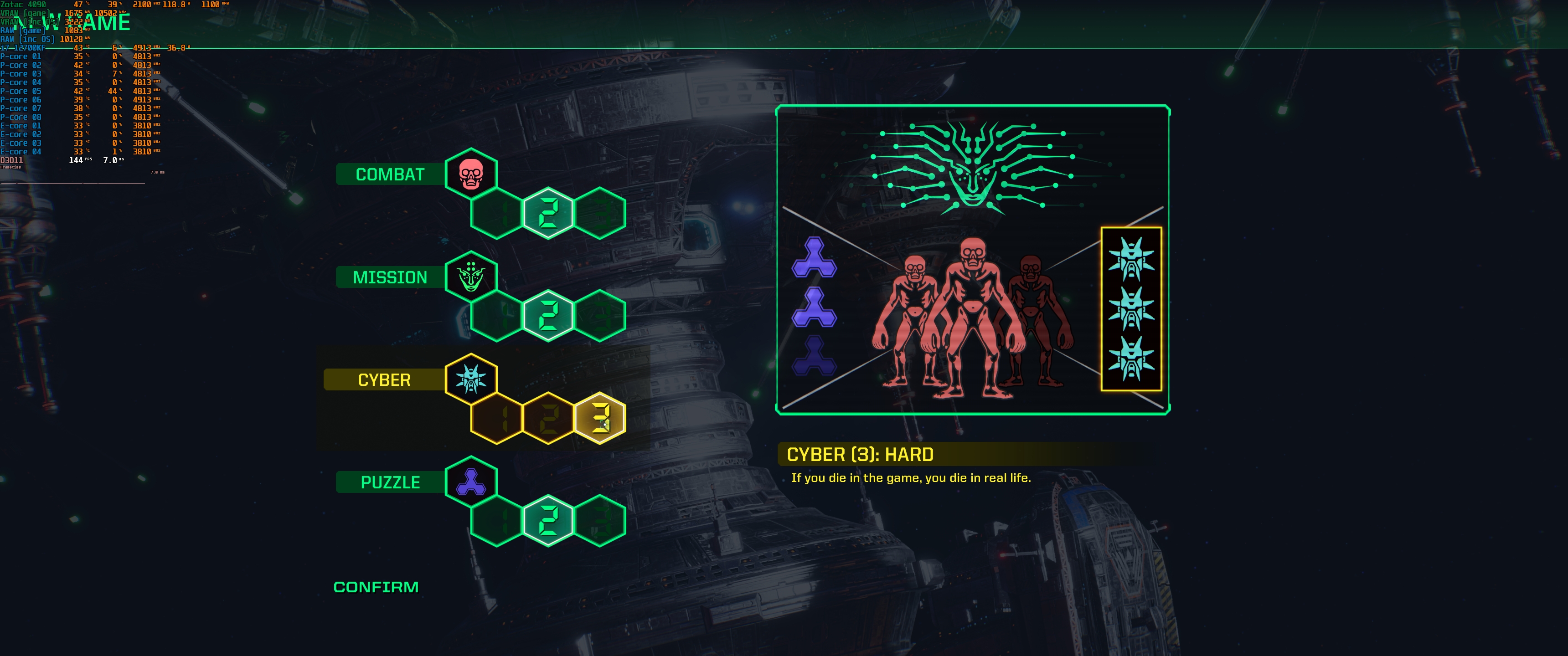Choose Cyber difficulty level 2
The width and height of the screenshot is (1568, 656).
(x=548, y=418)
